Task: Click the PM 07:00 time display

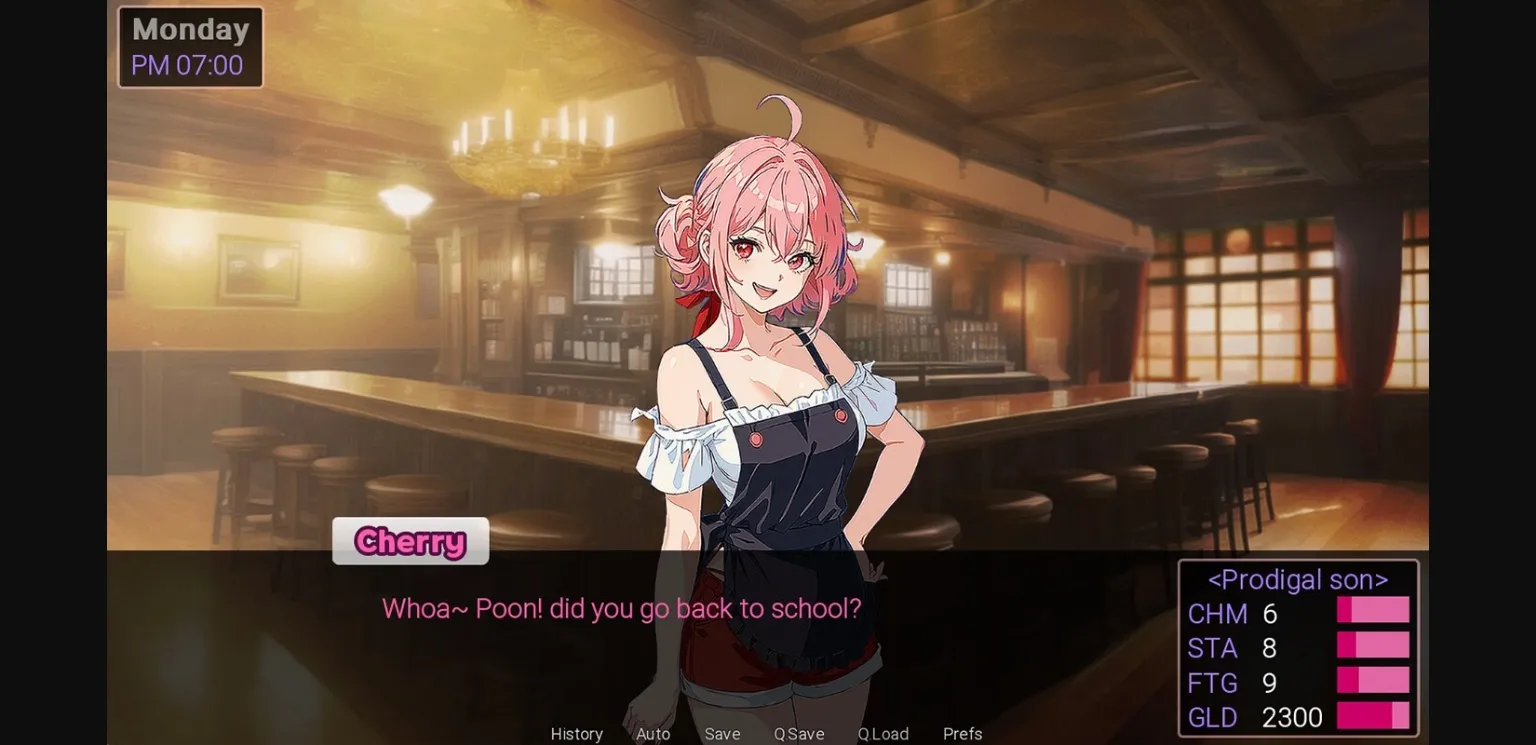Action: pos(186,64)
